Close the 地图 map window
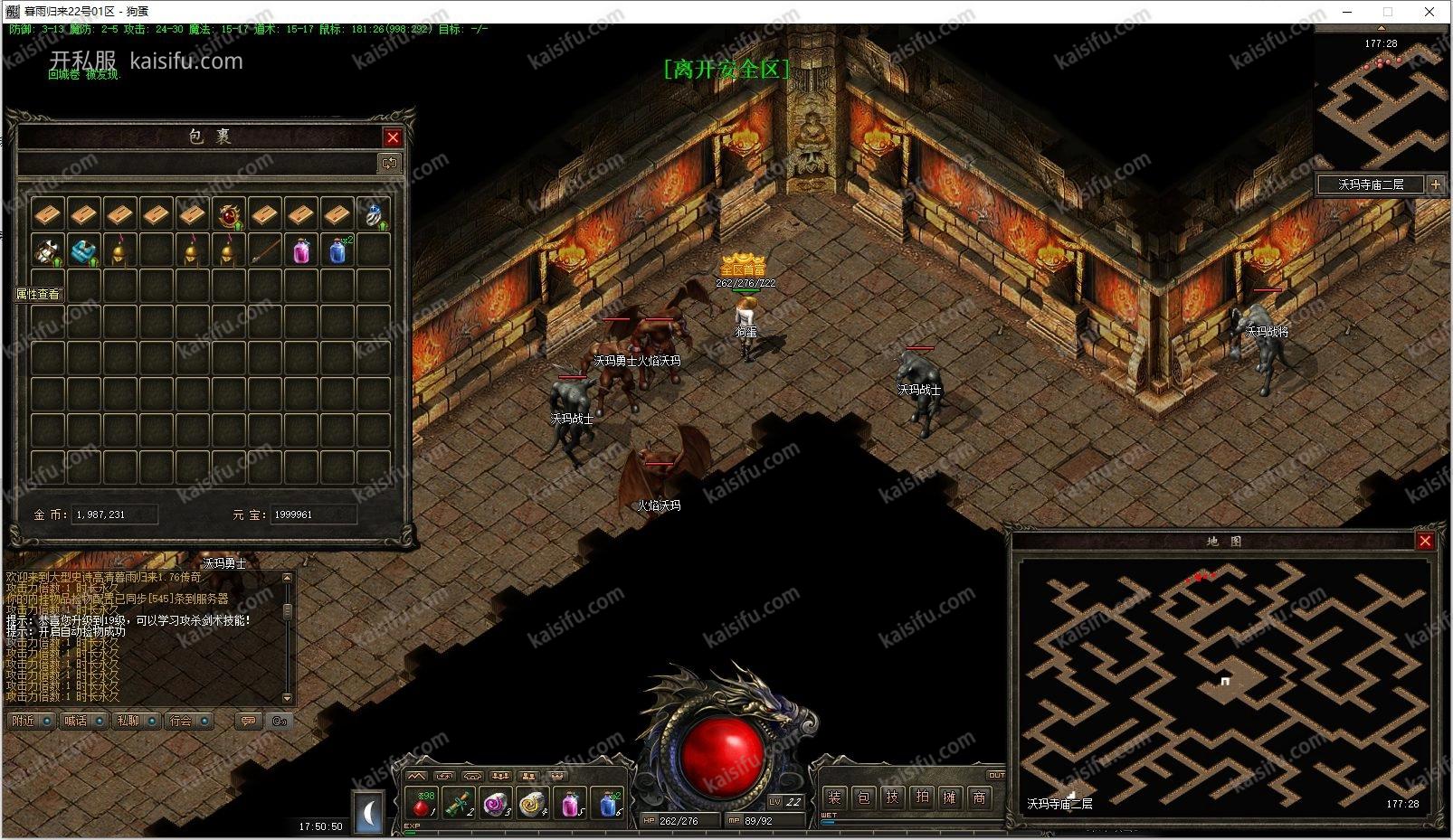Viewport: 1453px width, 840px height. tap(1425, 541)
